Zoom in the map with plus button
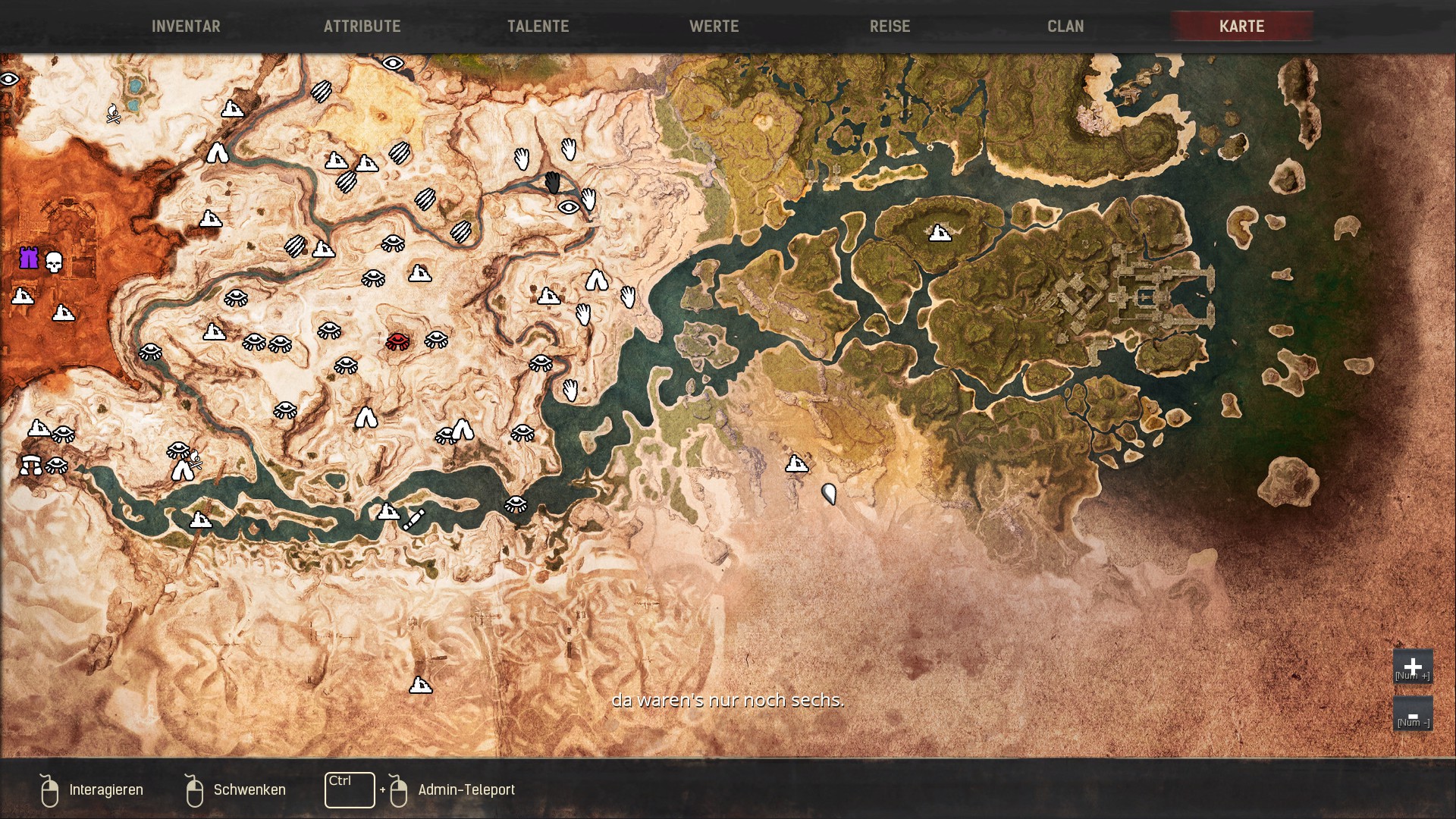The height and width of the screenshot is (819, 1456). click(1412, 667)
